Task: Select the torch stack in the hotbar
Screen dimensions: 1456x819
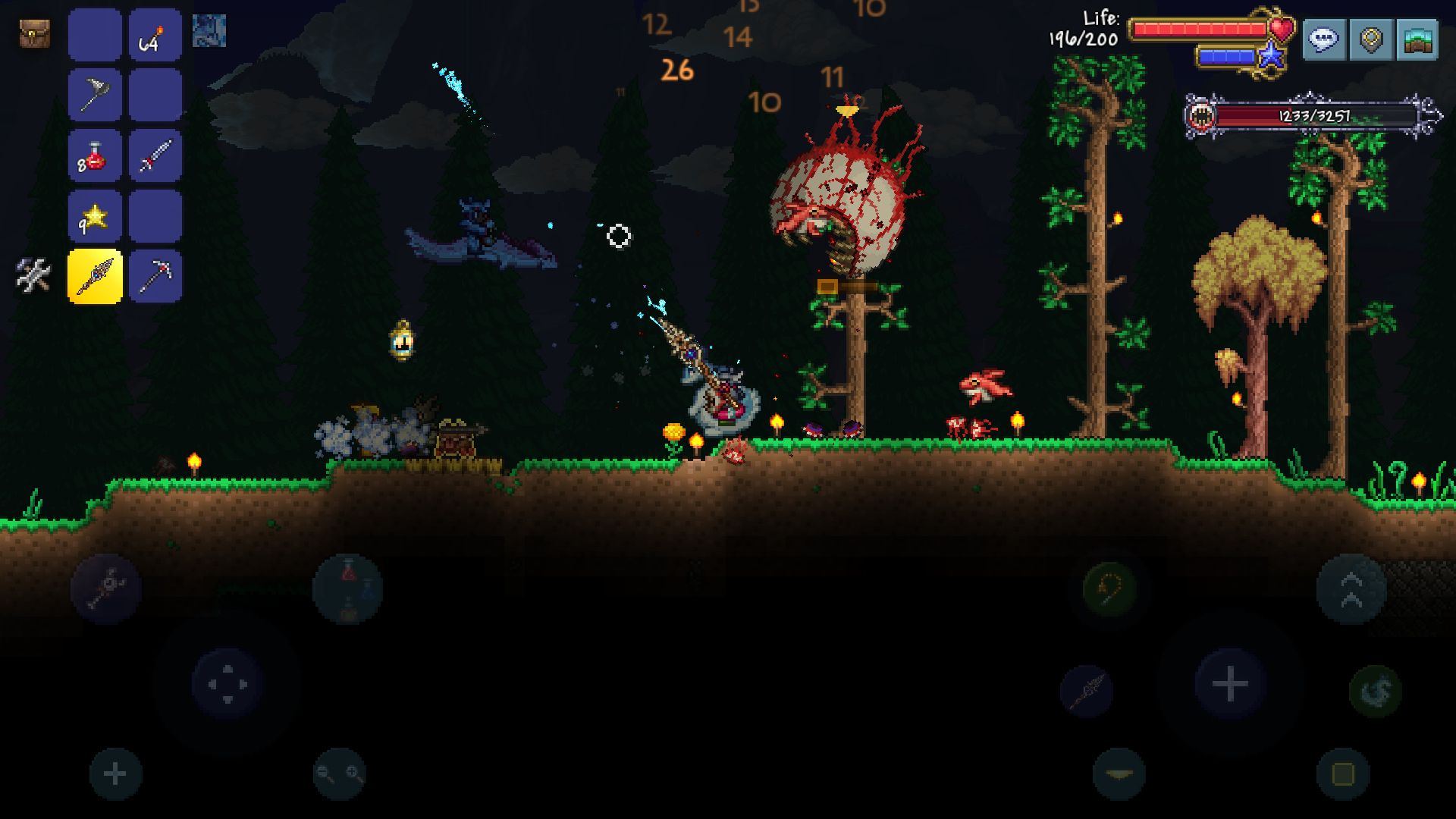Action: [155, 36]
